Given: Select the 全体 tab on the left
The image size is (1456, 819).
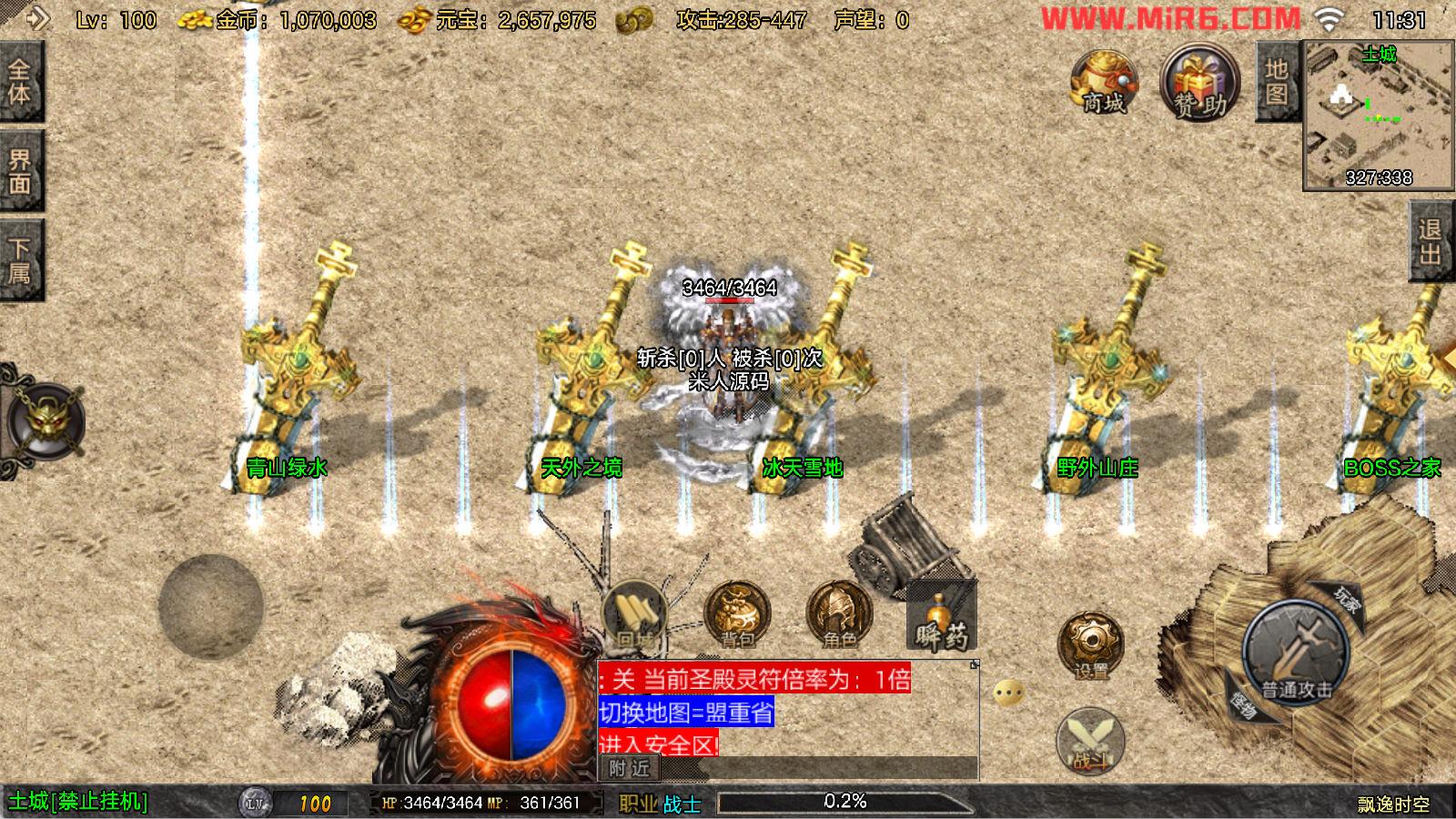Looking at the screenshot, I should click(20, 82).
